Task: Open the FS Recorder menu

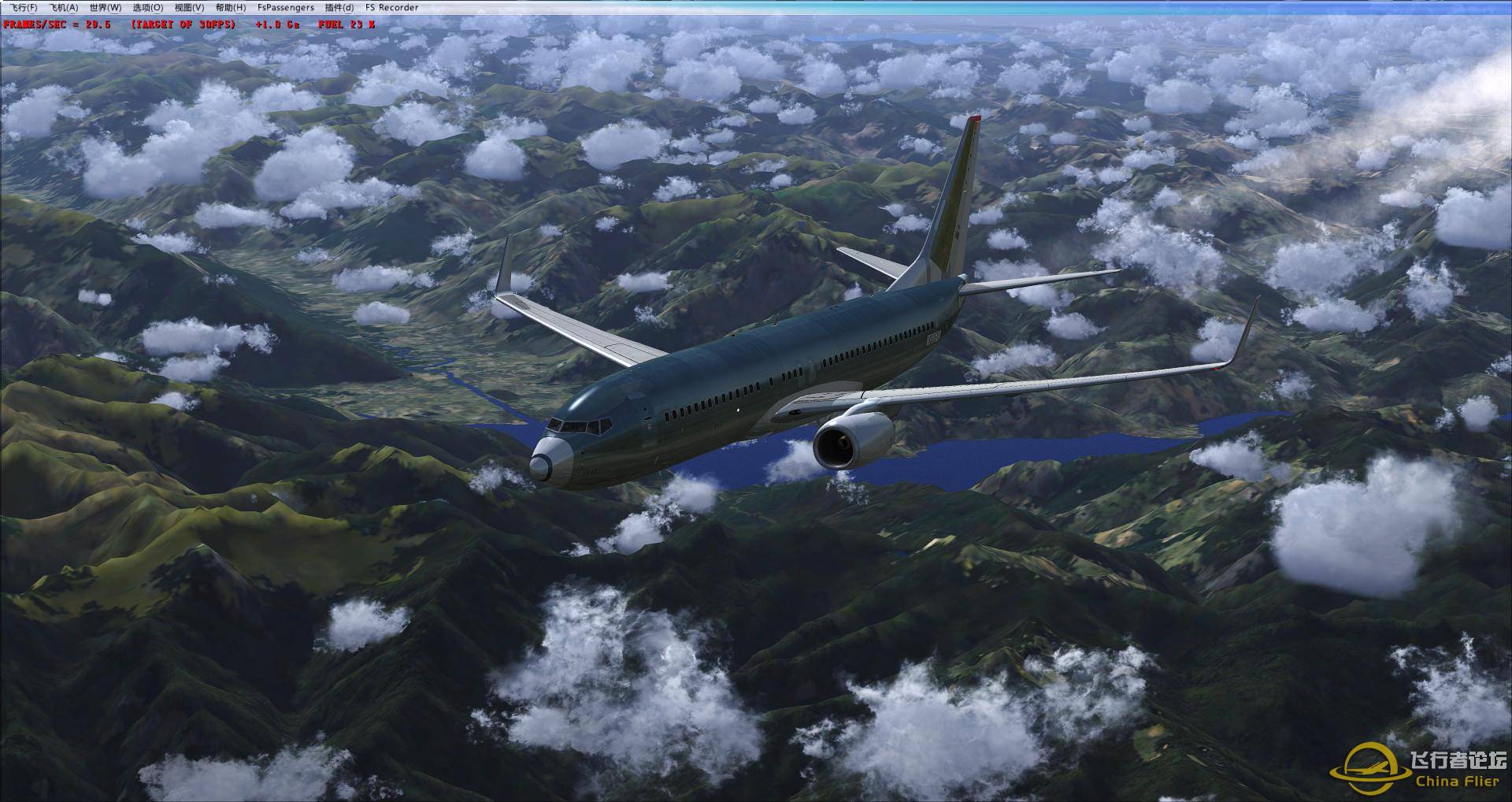Action: click(x=391, y=6)
